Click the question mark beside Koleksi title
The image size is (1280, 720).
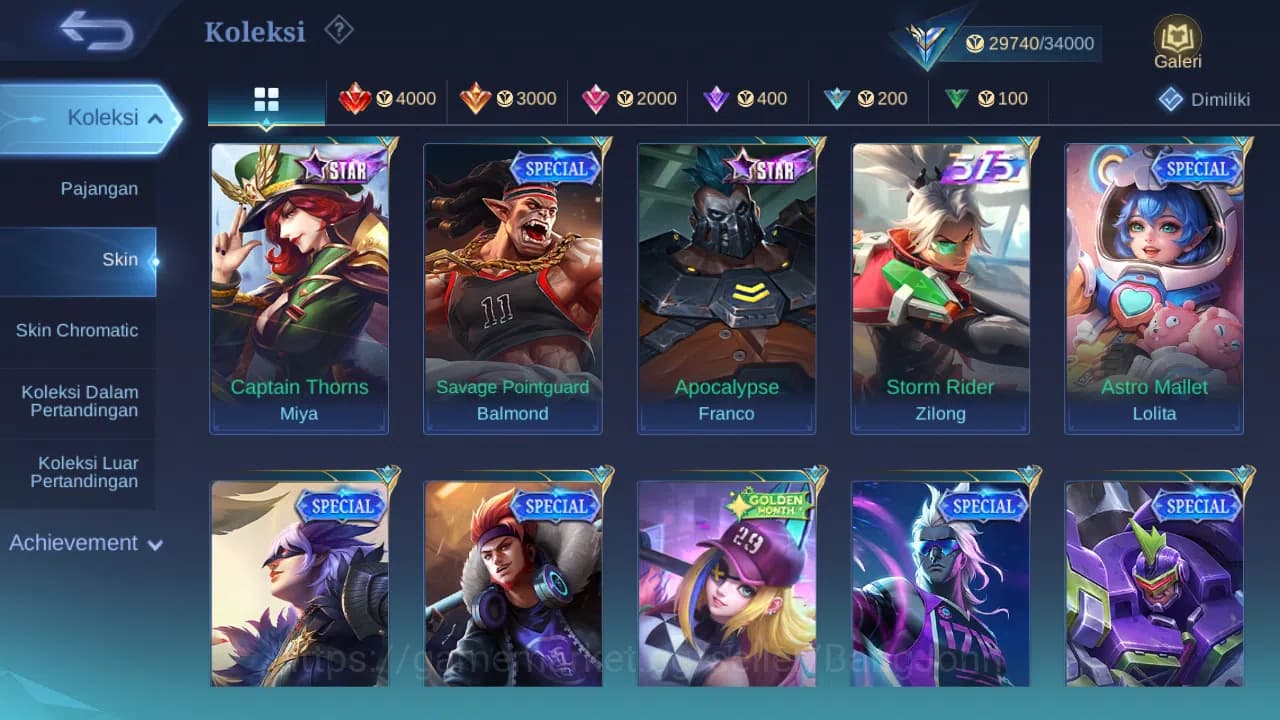338,31
